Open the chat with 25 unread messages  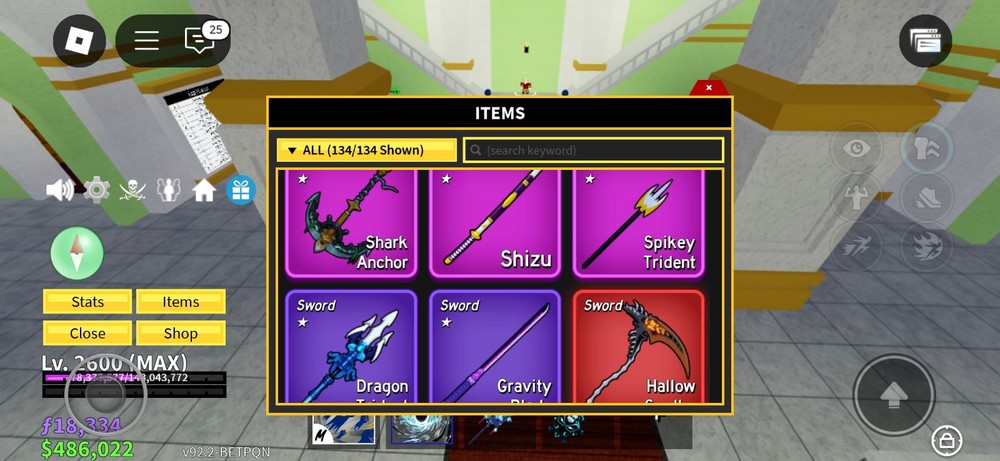pos(201,39)
